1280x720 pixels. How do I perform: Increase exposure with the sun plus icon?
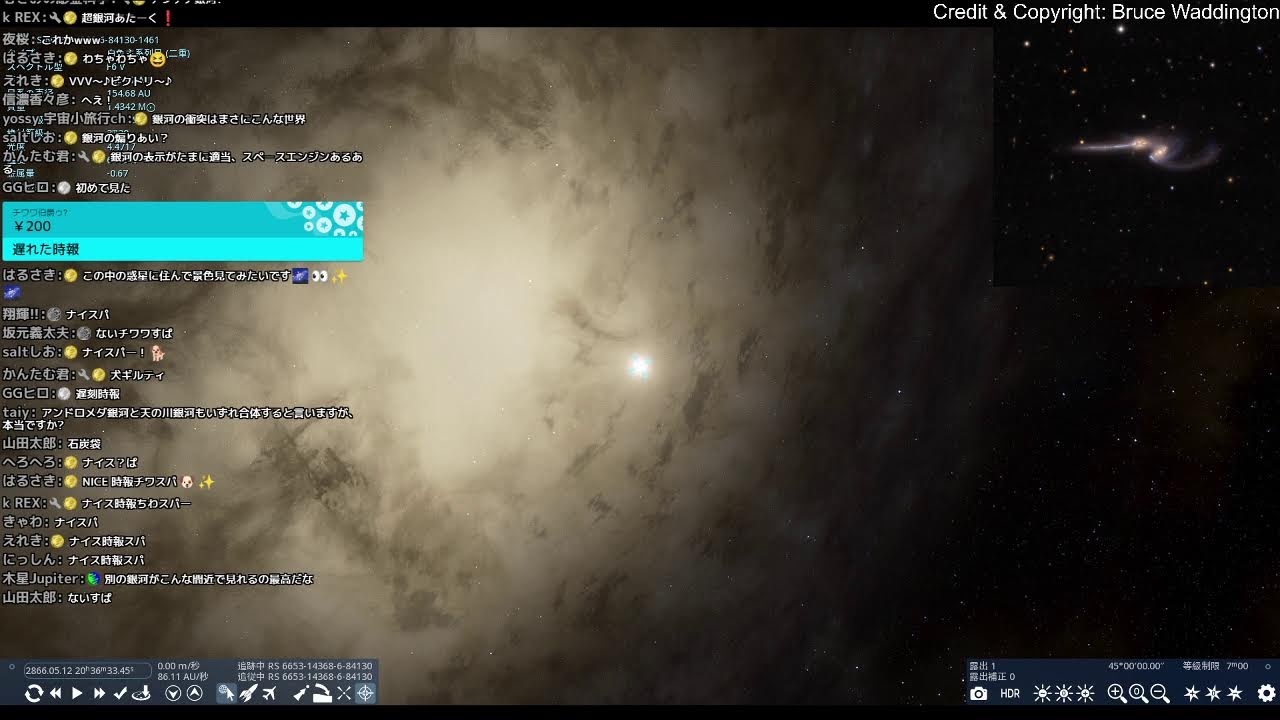tap(1086, 693)
